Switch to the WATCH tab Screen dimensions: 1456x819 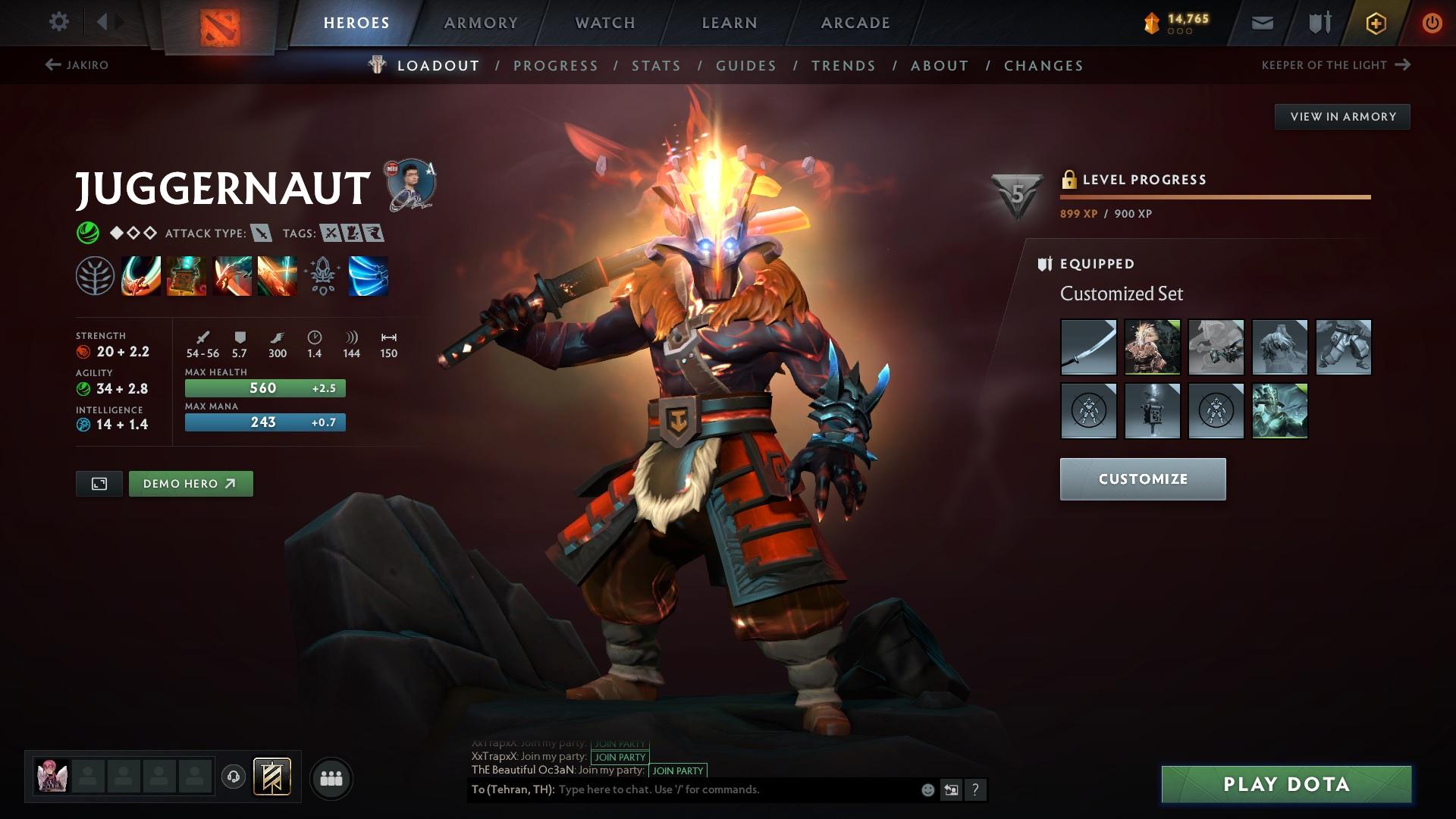click(x=603, y=22)
